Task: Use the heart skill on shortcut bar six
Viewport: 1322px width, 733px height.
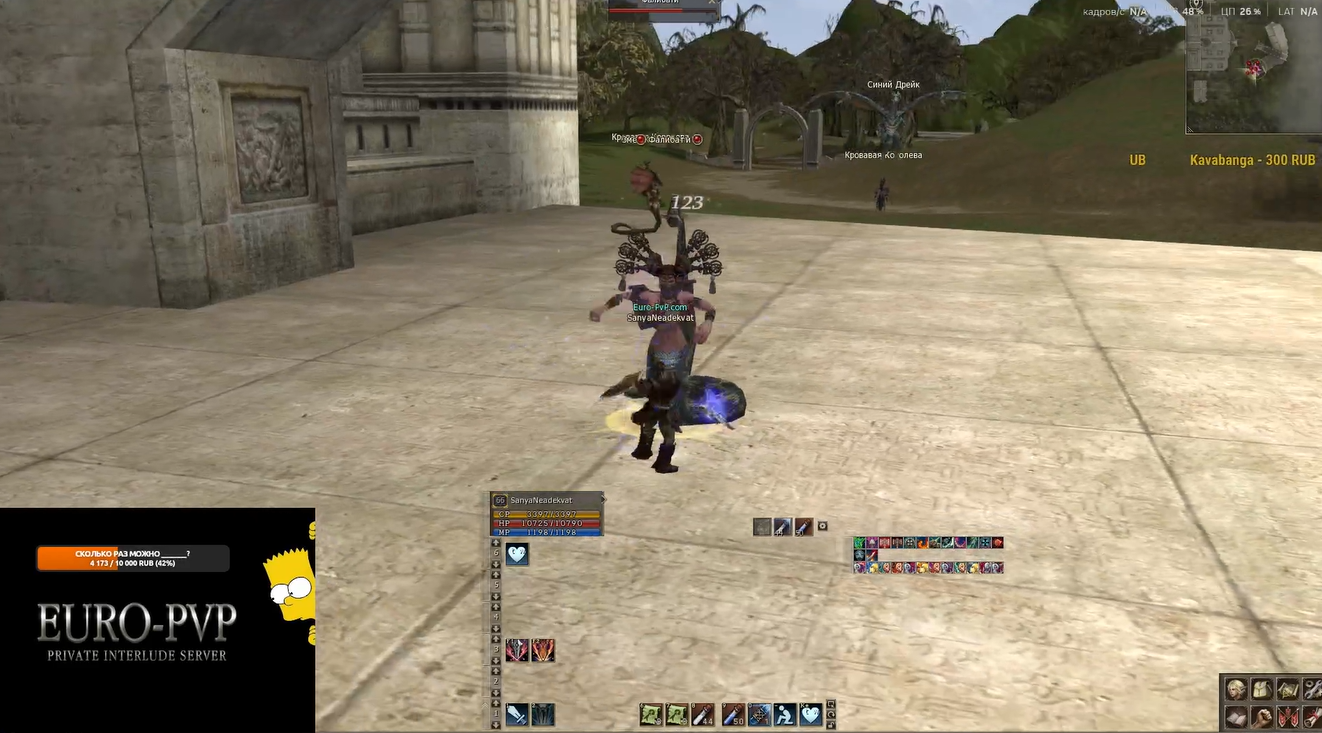Action: click(517, 555)
